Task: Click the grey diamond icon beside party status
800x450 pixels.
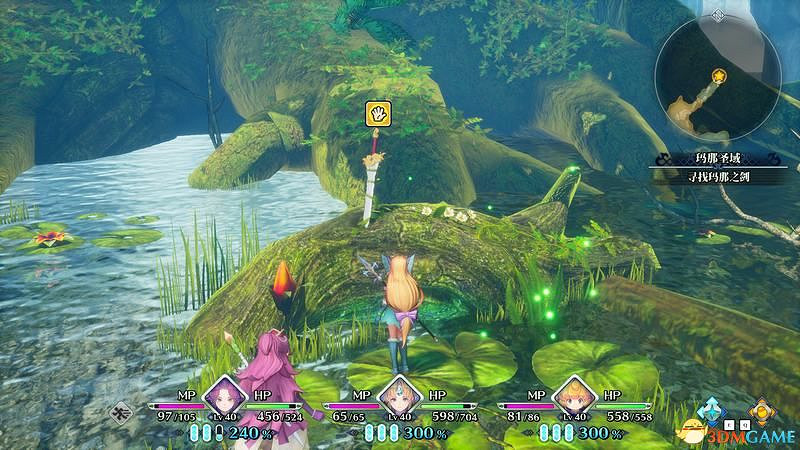Action: 121,410
